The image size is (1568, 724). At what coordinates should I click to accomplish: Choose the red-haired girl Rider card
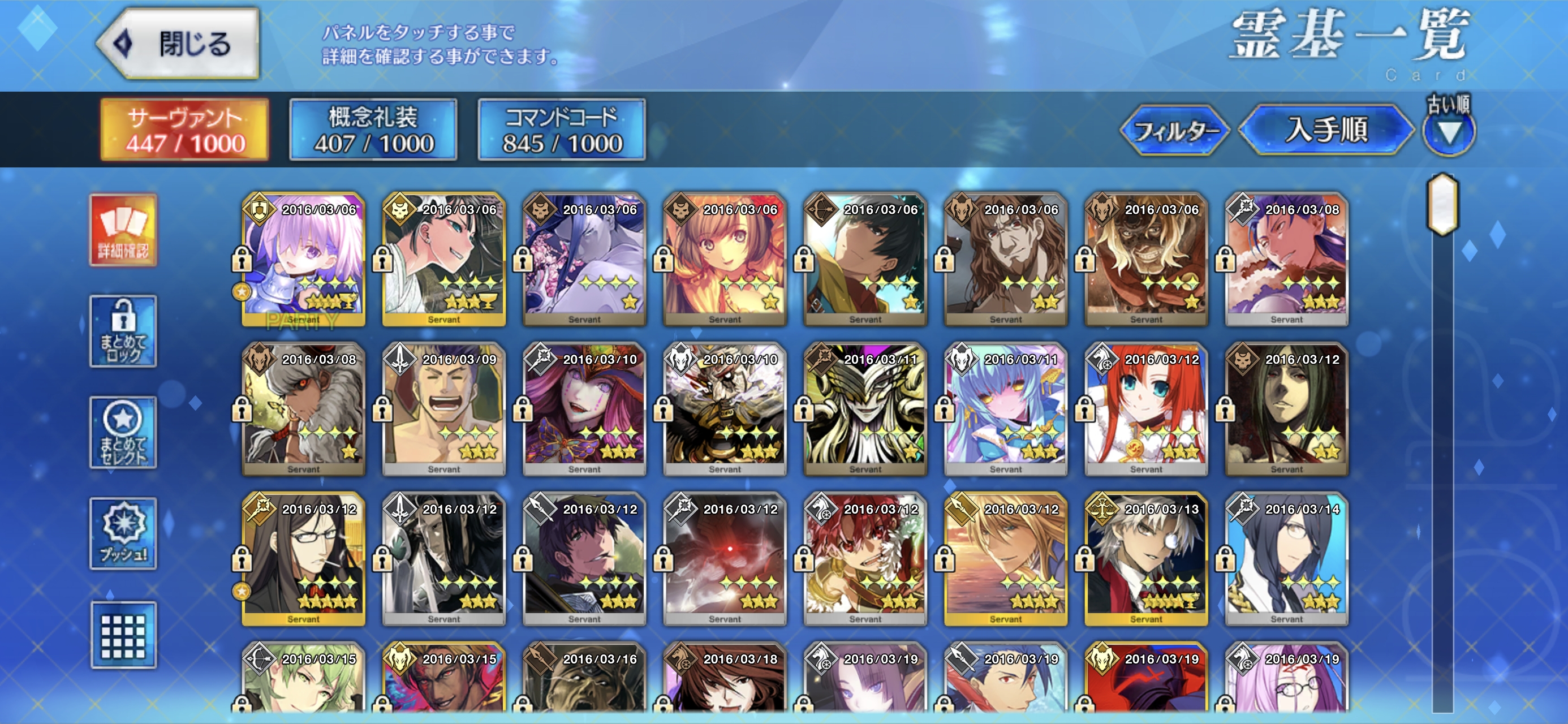coord(1145,409)
